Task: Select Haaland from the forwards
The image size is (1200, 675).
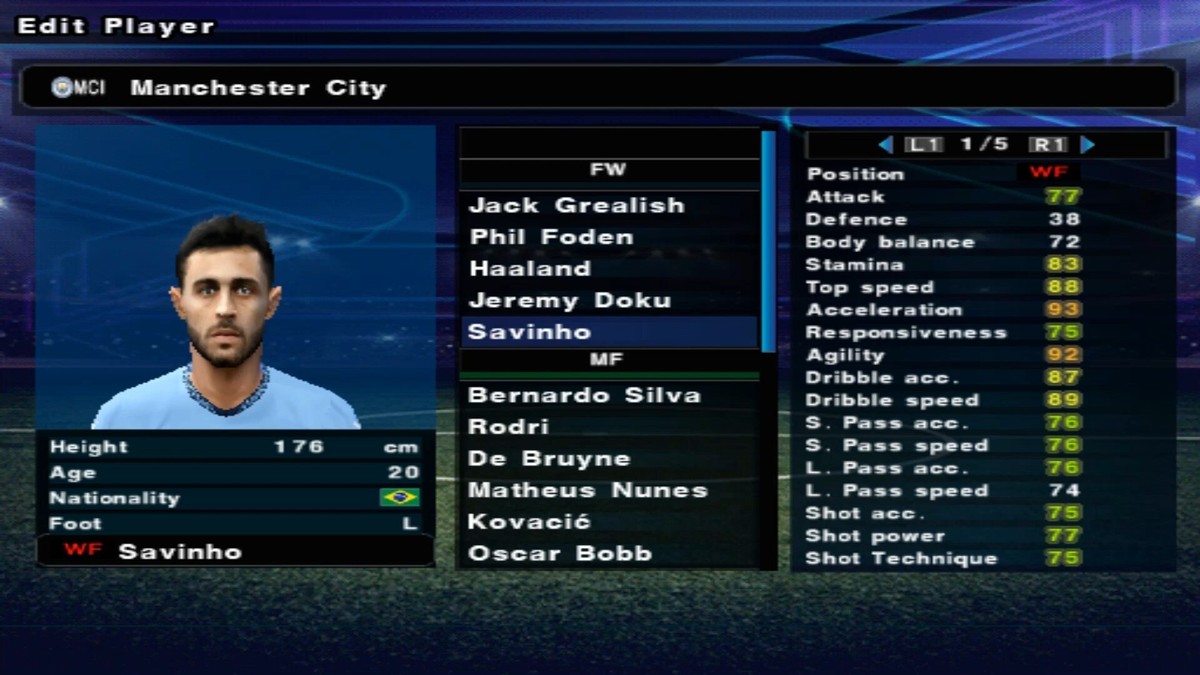Action: [529, 269]
